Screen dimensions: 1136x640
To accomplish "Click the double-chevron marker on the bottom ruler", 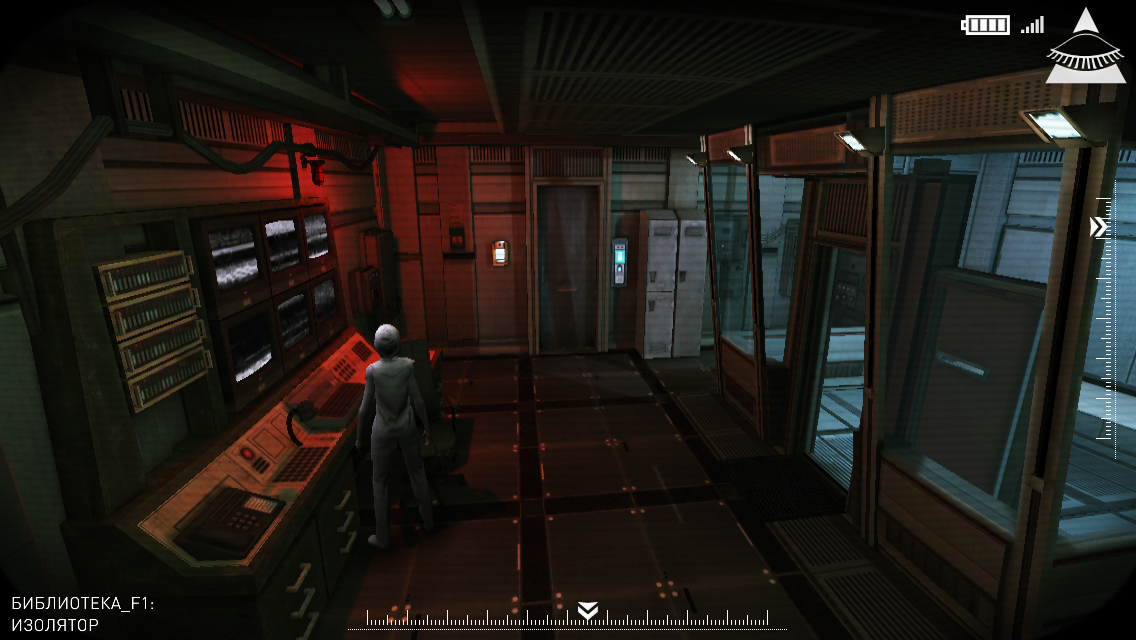I will tap(588, 610).
